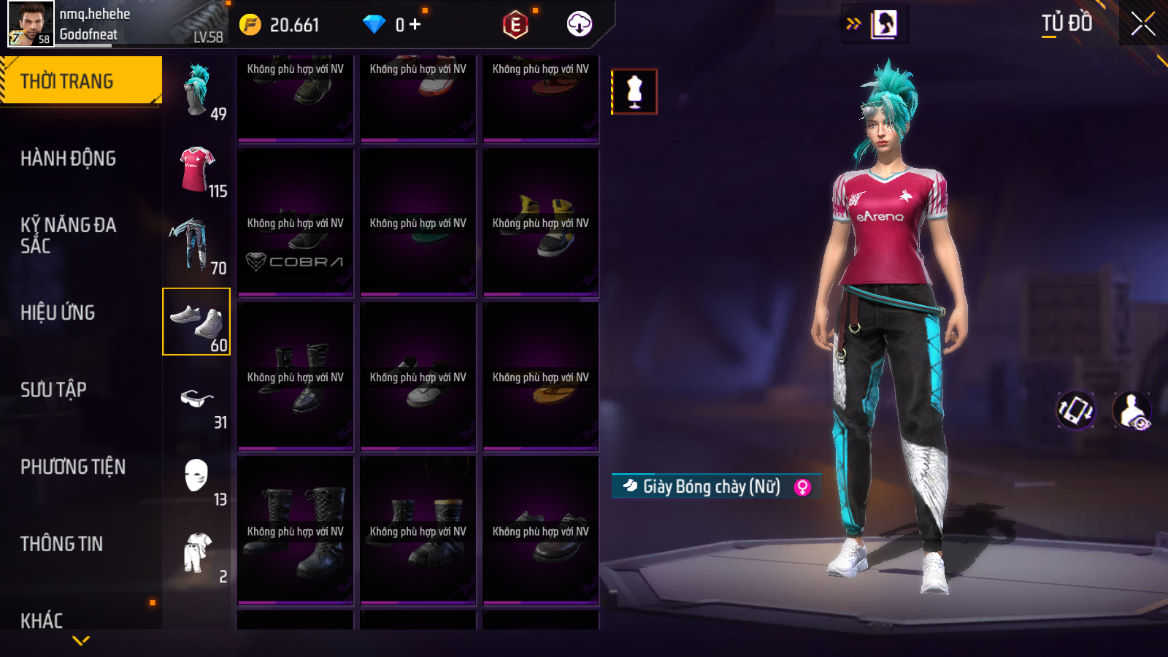Go to the Sưu Tập collection

pos(54,389)
